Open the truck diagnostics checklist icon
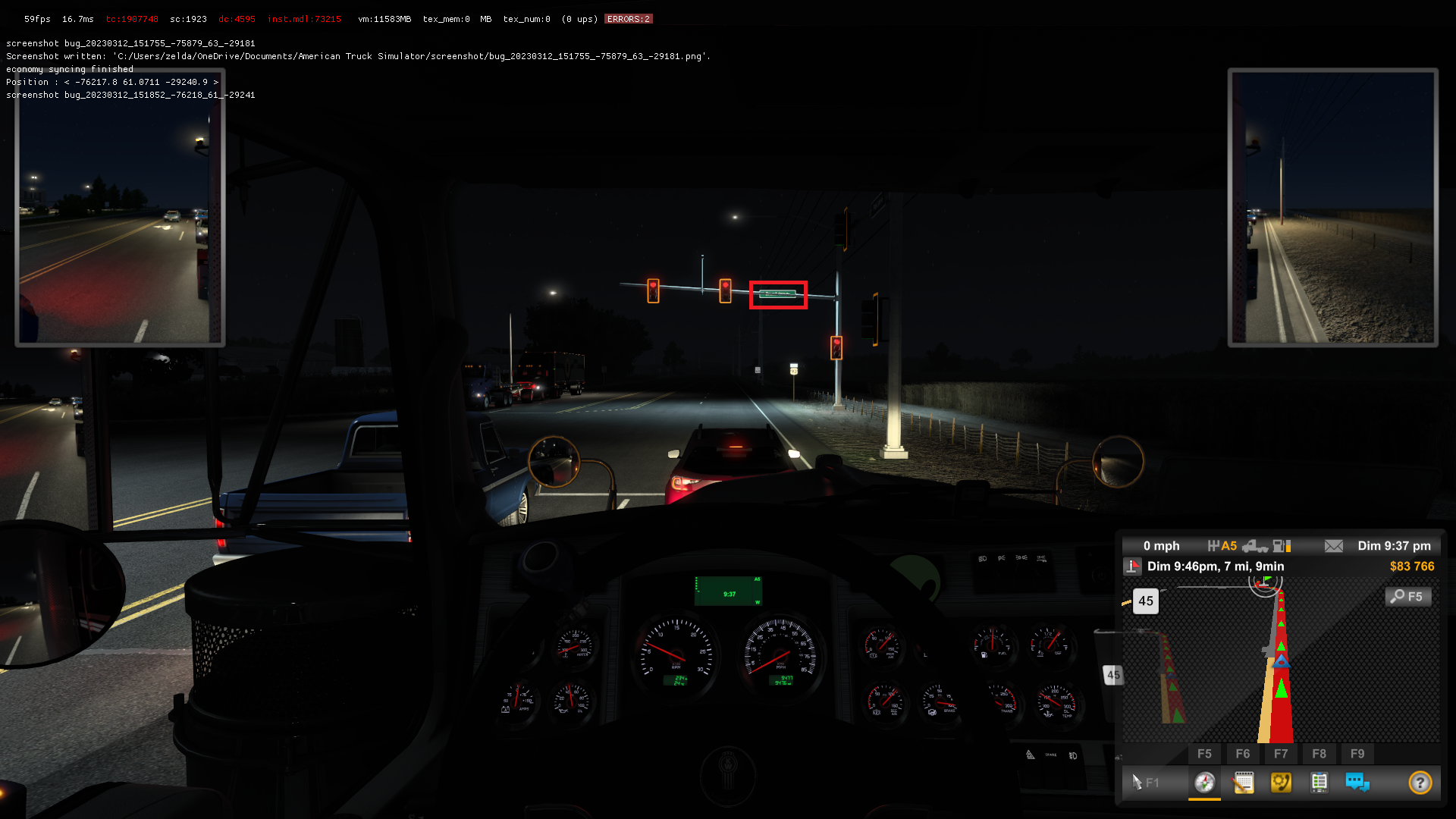1456x819 pixels. 1319,783
